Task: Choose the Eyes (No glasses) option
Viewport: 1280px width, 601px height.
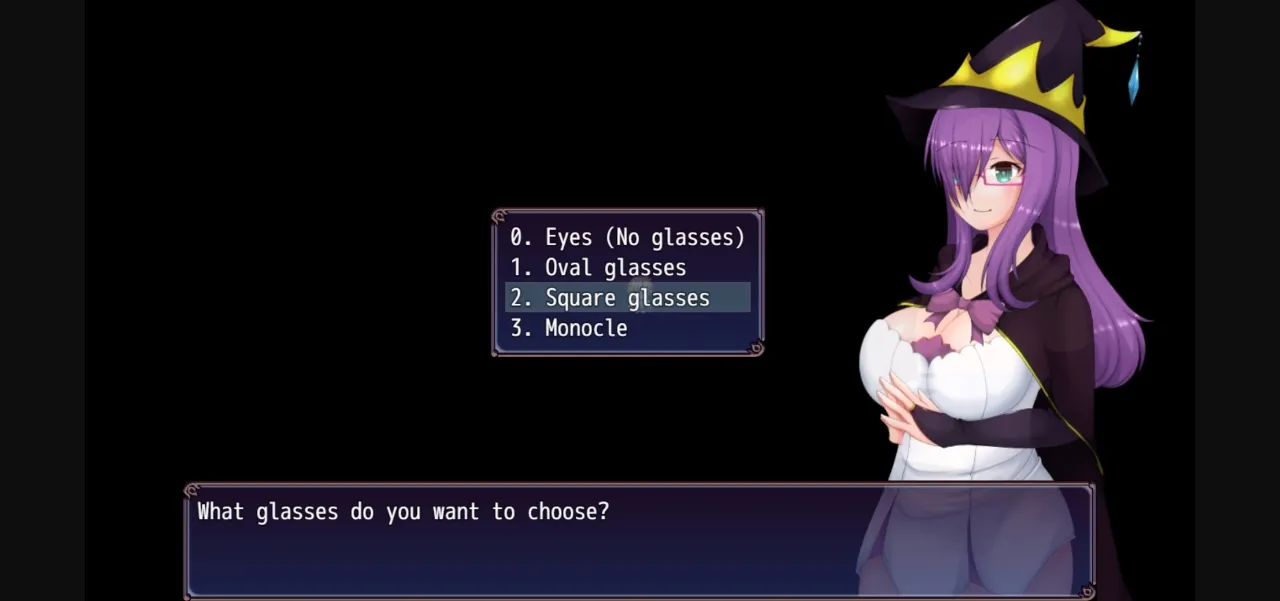Action: (627, 238)
